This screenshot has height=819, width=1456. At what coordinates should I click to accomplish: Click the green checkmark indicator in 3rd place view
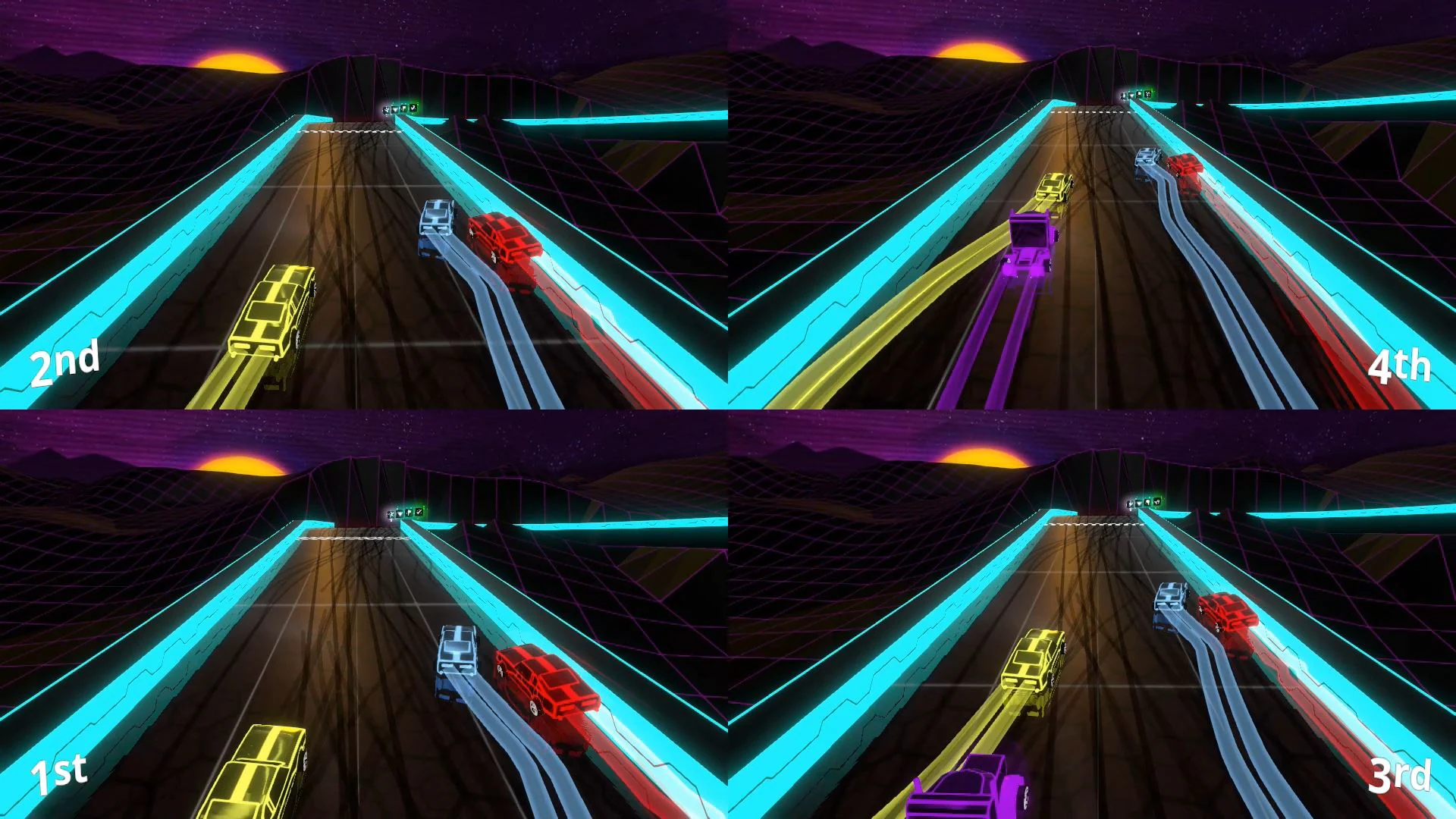1157,503
